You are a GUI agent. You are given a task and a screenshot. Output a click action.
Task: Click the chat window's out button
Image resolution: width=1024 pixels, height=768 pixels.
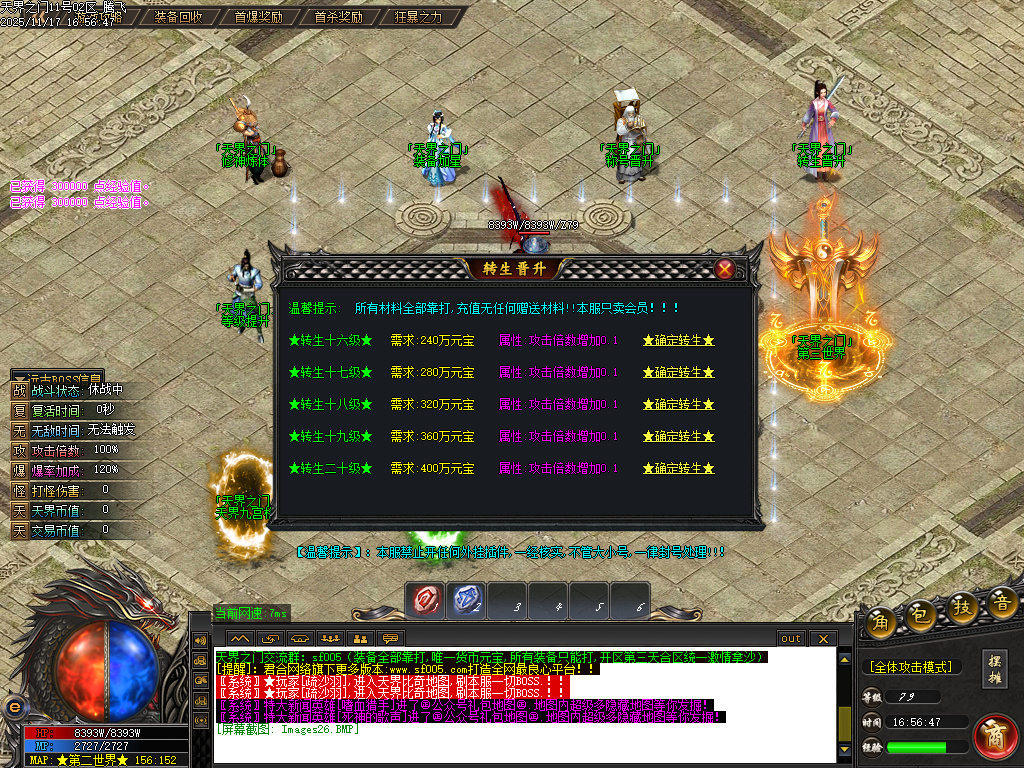[x=791, y=638]
